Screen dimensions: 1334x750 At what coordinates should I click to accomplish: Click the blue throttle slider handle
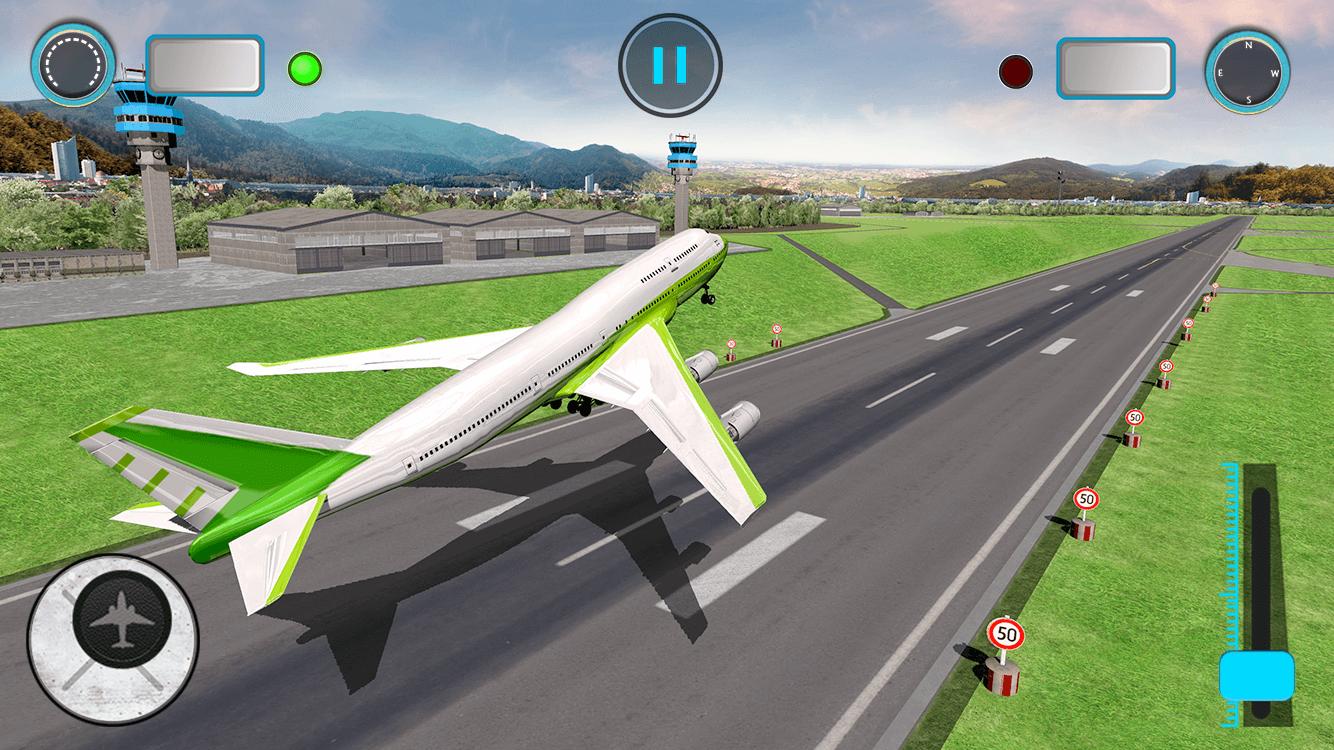(x=1257, y=675)
